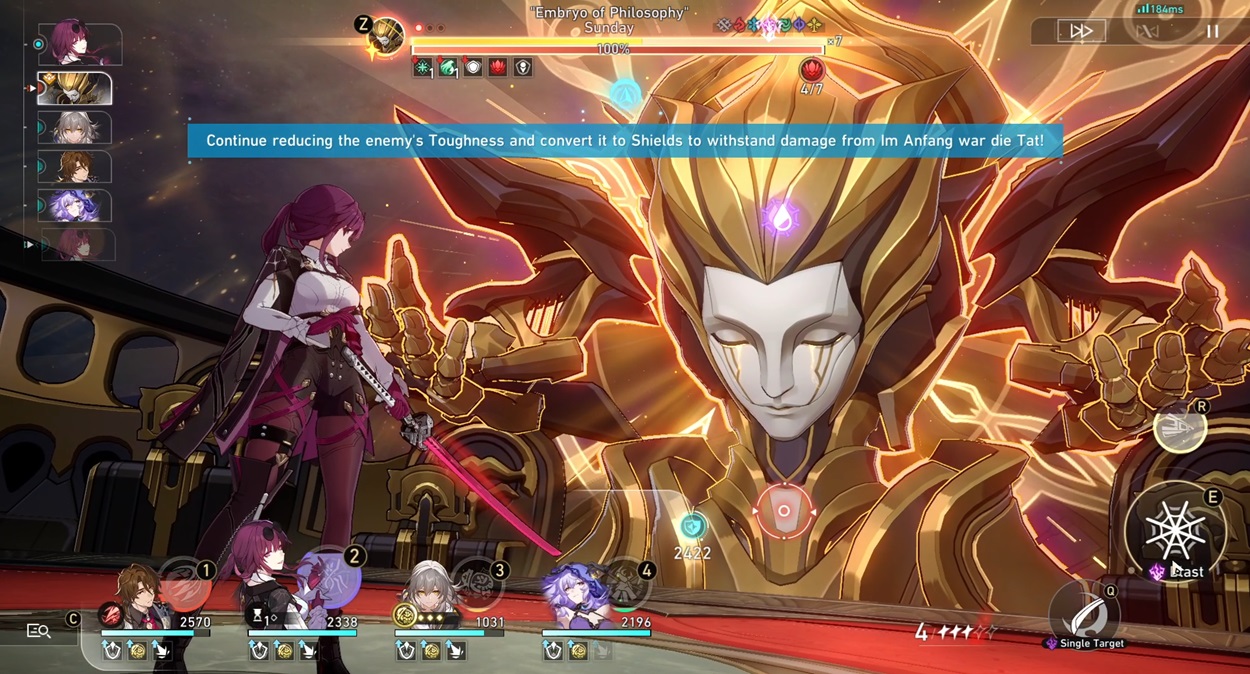Activate Kafka's purple ultimate icon (2)
Screen dimensions: 1250x674
click(330, 579)
